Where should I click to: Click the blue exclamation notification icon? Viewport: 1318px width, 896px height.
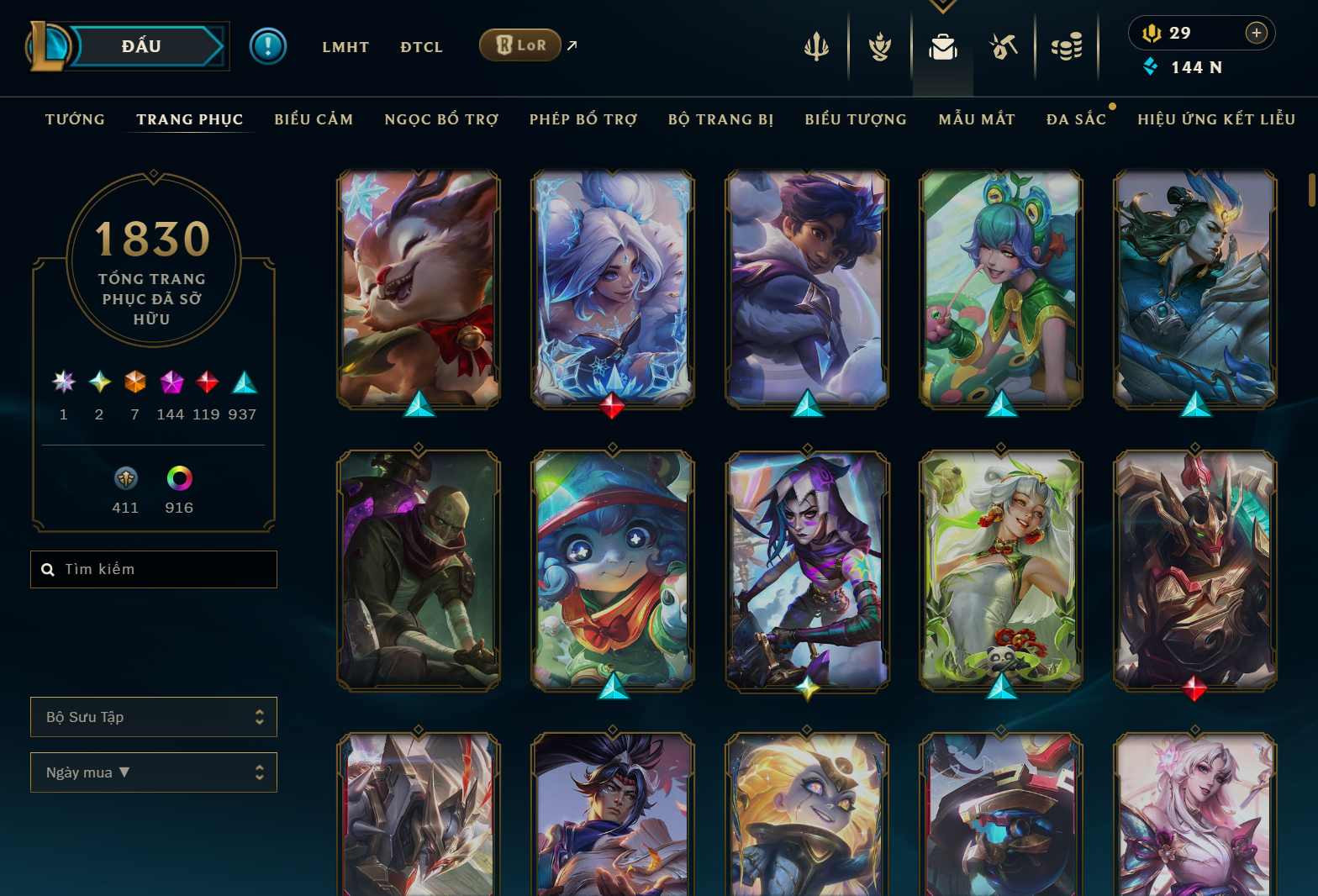(268, 46)
